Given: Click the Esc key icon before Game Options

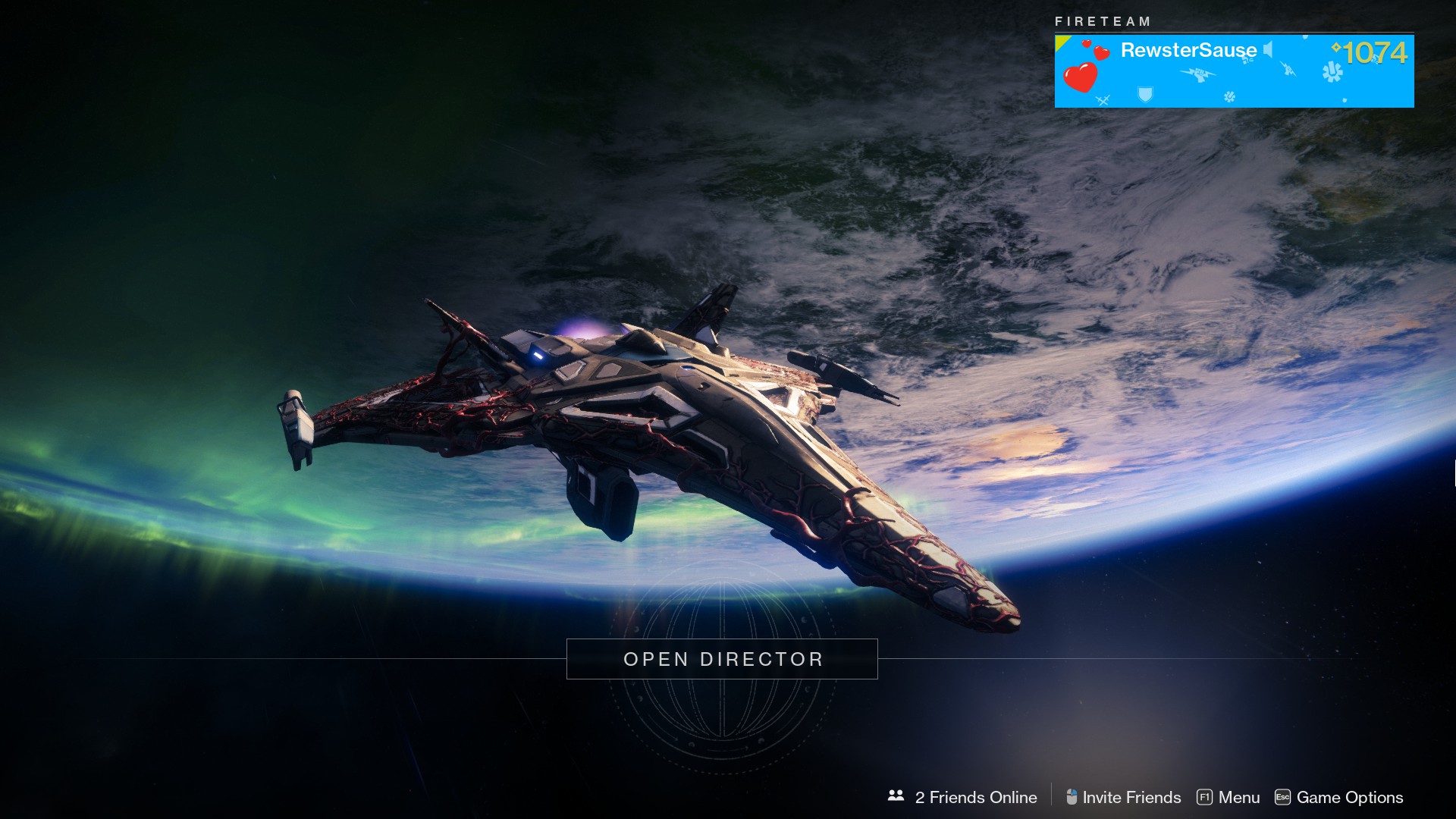Looking at the screenshot, I should [1282, 795].
